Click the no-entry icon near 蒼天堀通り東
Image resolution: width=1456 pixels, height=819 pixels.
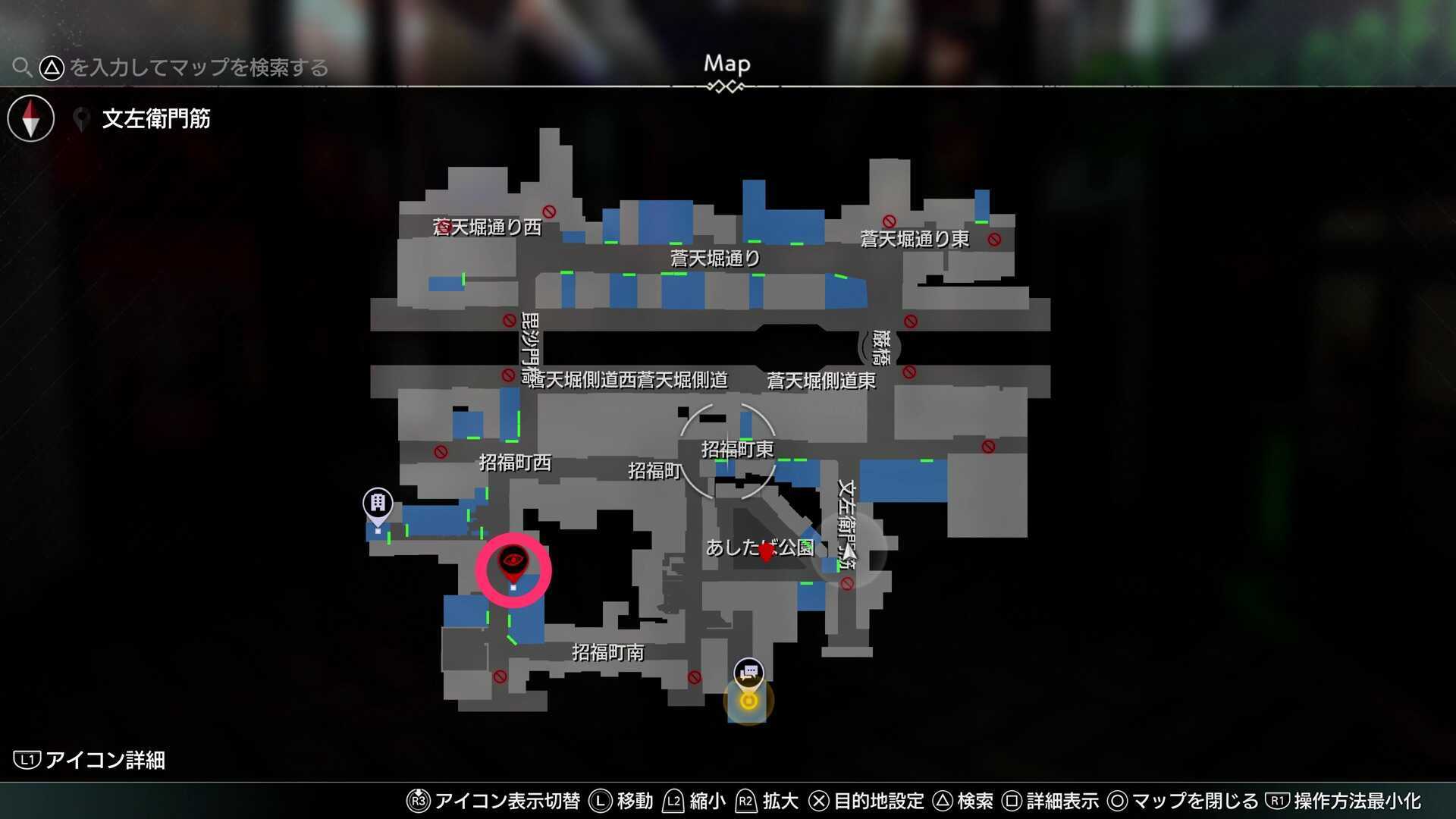tap(993, 240)
